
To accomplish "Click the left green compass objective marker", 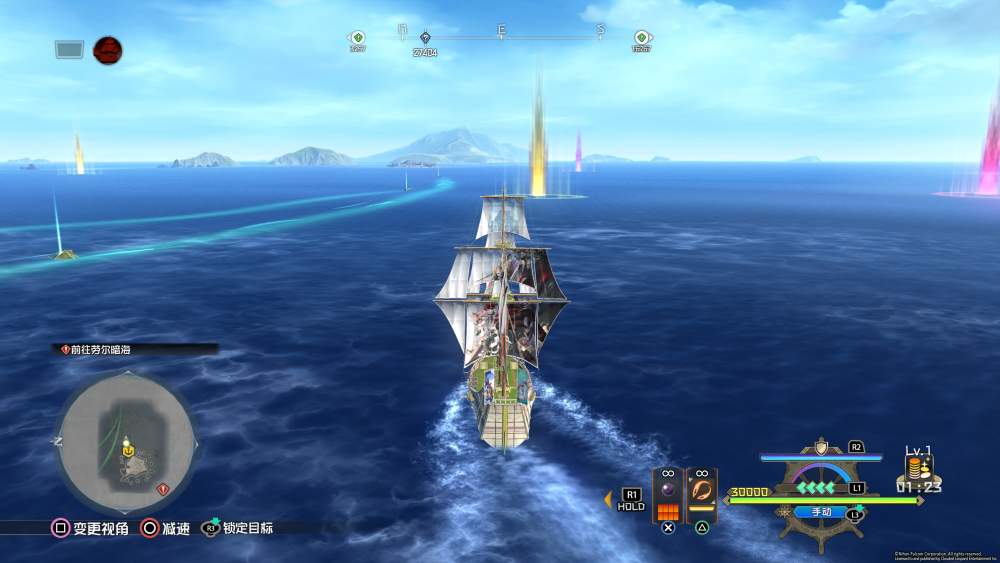I will [x=357, y=38].
